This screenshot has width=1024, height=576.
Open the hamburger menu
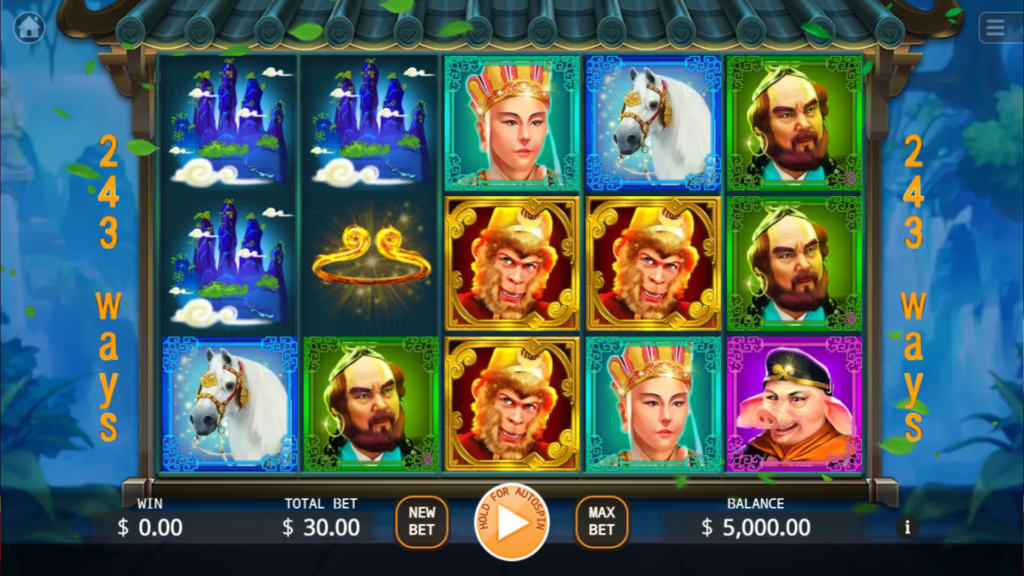coord(995,28)
